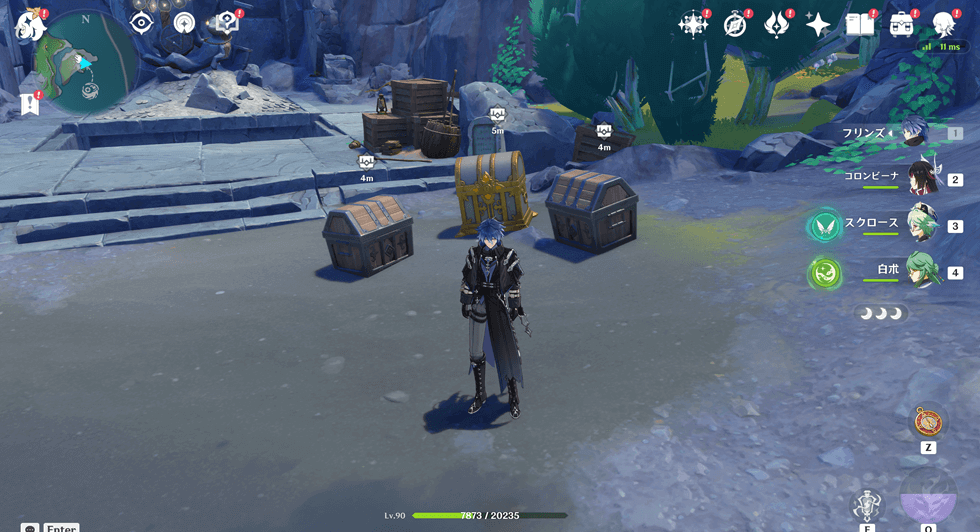The height and width of the screenshot is (532, 980).
Task: Open the quest bookmark icon below Paimon
Action: click(30, 103)
